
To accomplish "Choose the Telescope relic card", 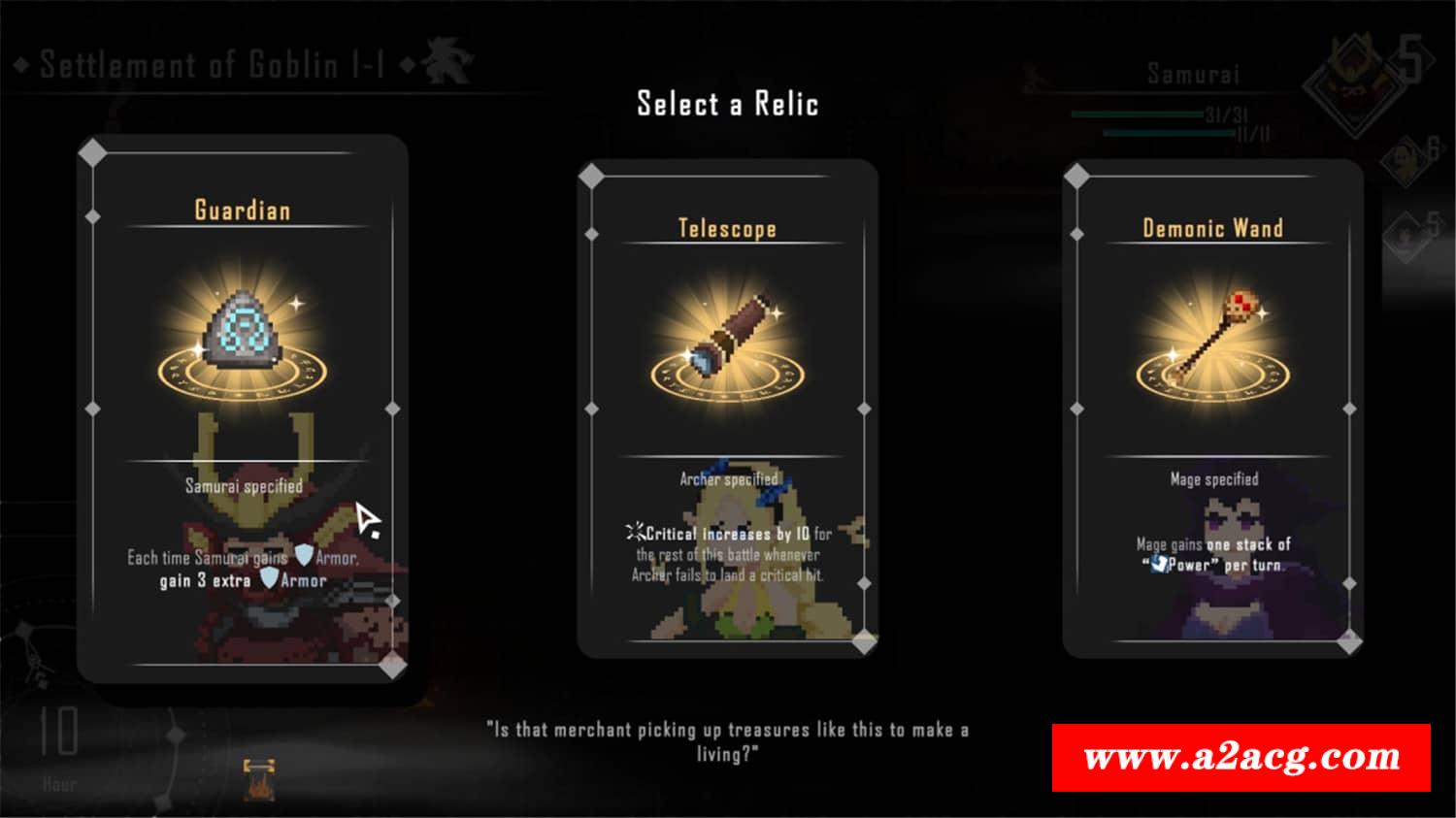I will pyautogui.click(x=727, y=408).
